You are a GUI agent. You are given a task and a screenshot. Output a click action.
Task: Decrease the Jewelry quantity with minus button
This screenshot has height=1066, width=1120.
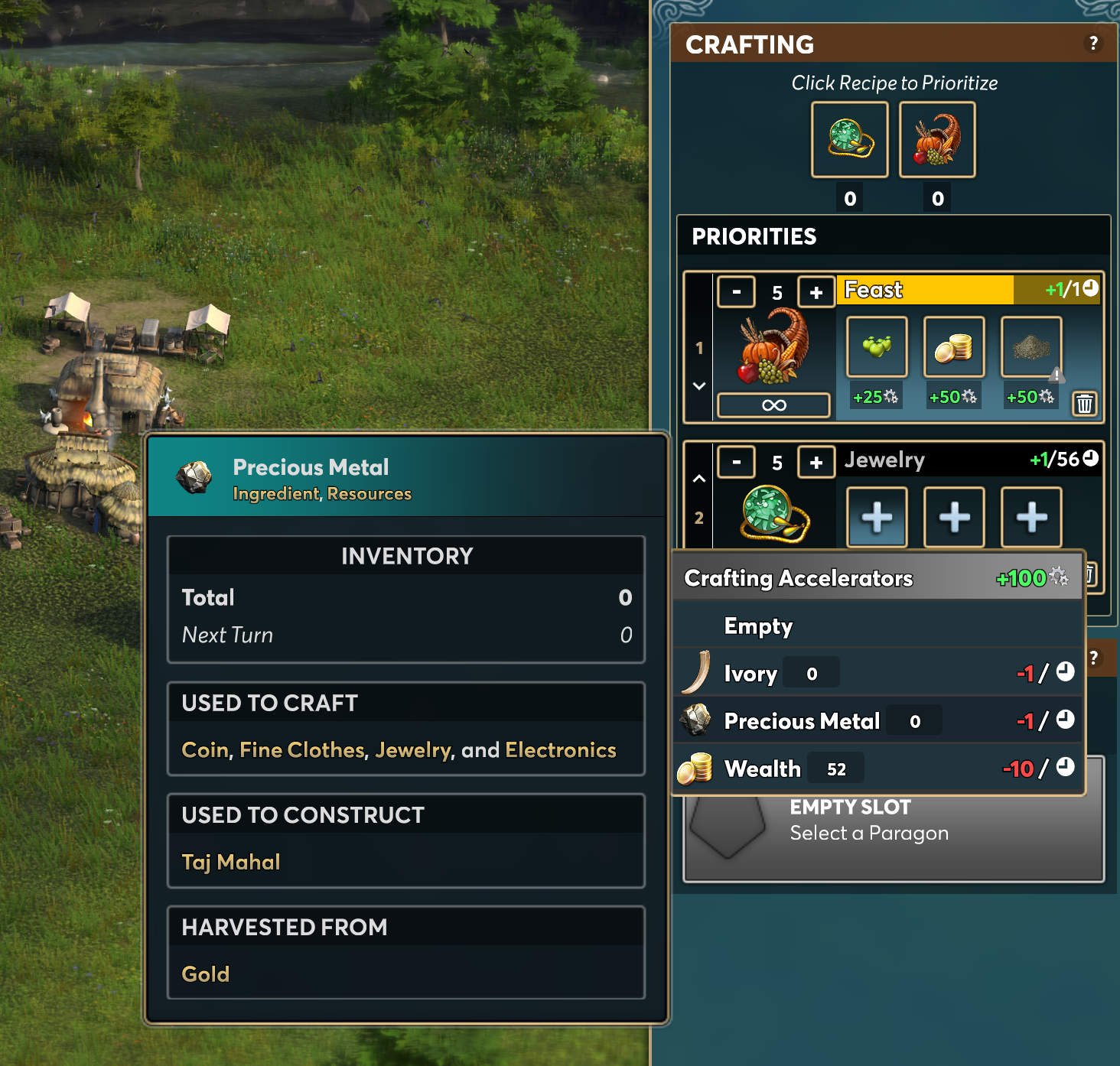(x=736, y=462)
